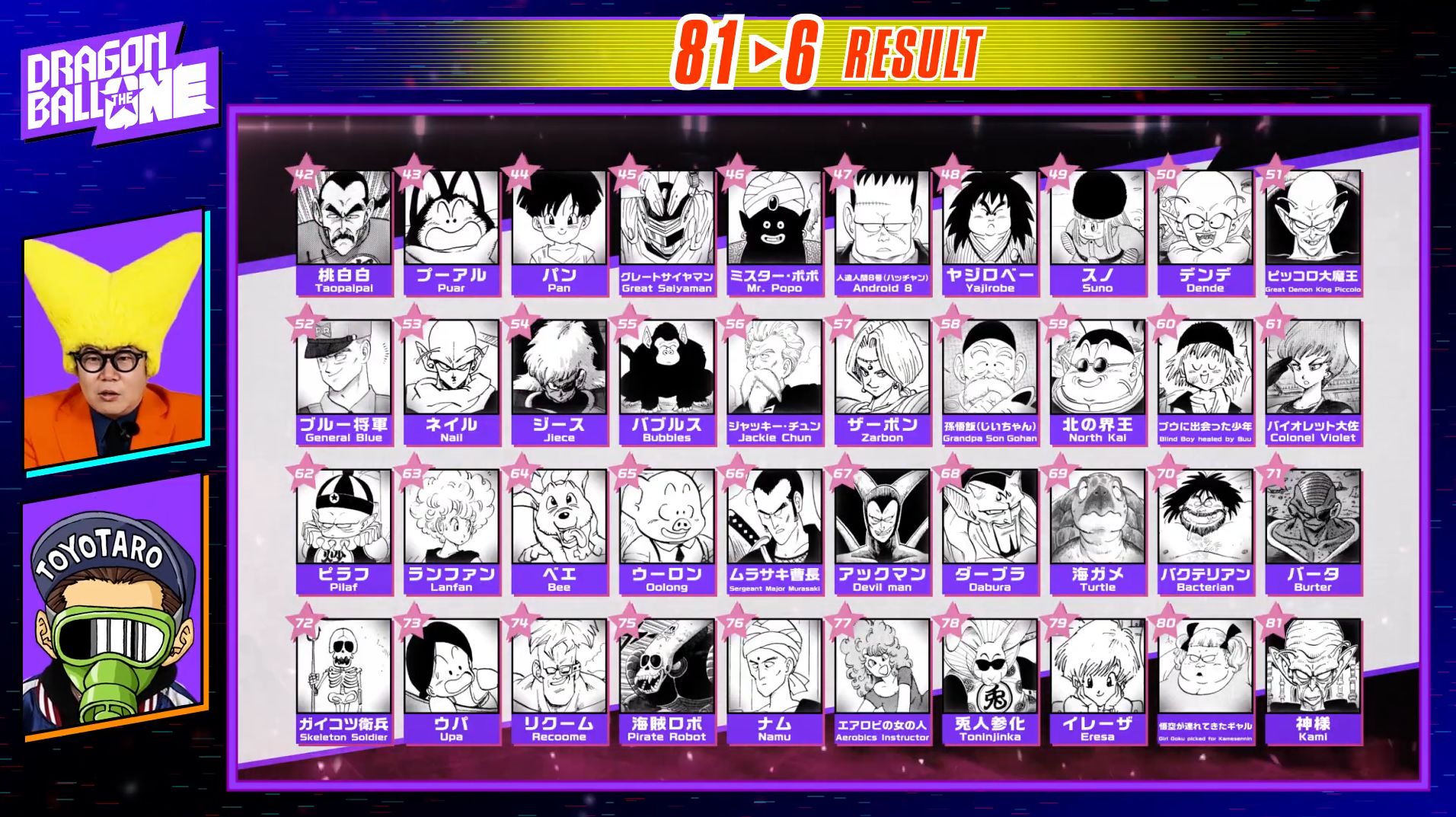Image resolution: width=1456 pixels, height=817 pixels.
Task: Select the Dabura character portrait
Action: pyautogui.click(x=990, y=531)
